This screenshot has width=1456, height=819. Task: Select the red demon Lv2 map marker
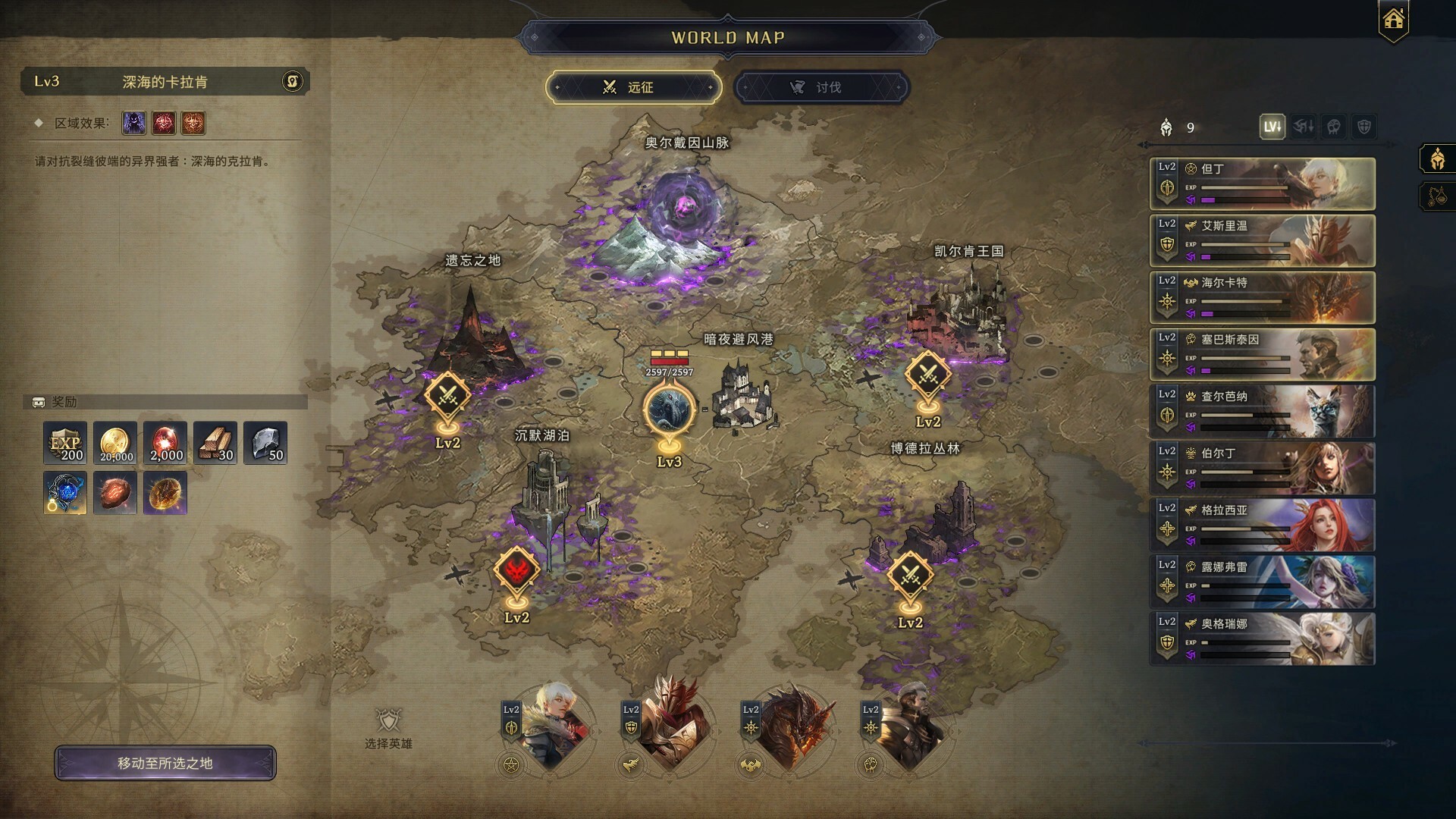tap(516, 570)
